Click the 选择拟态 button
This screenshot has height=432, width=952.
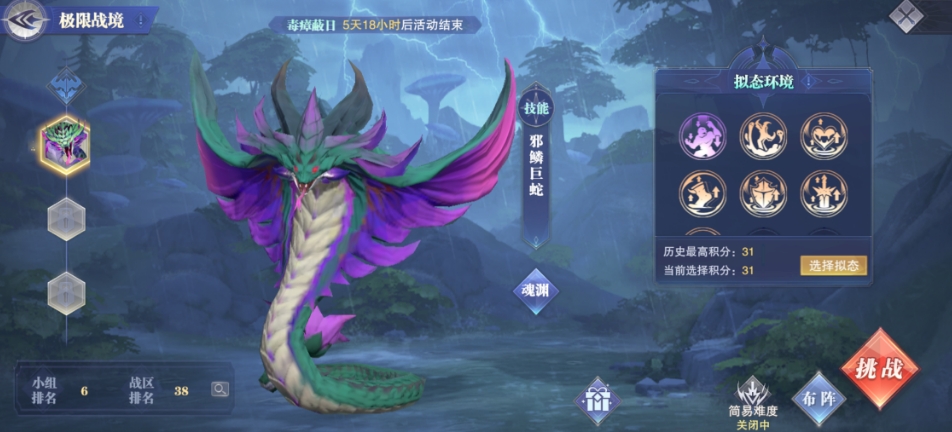click(x=832, y=265)
